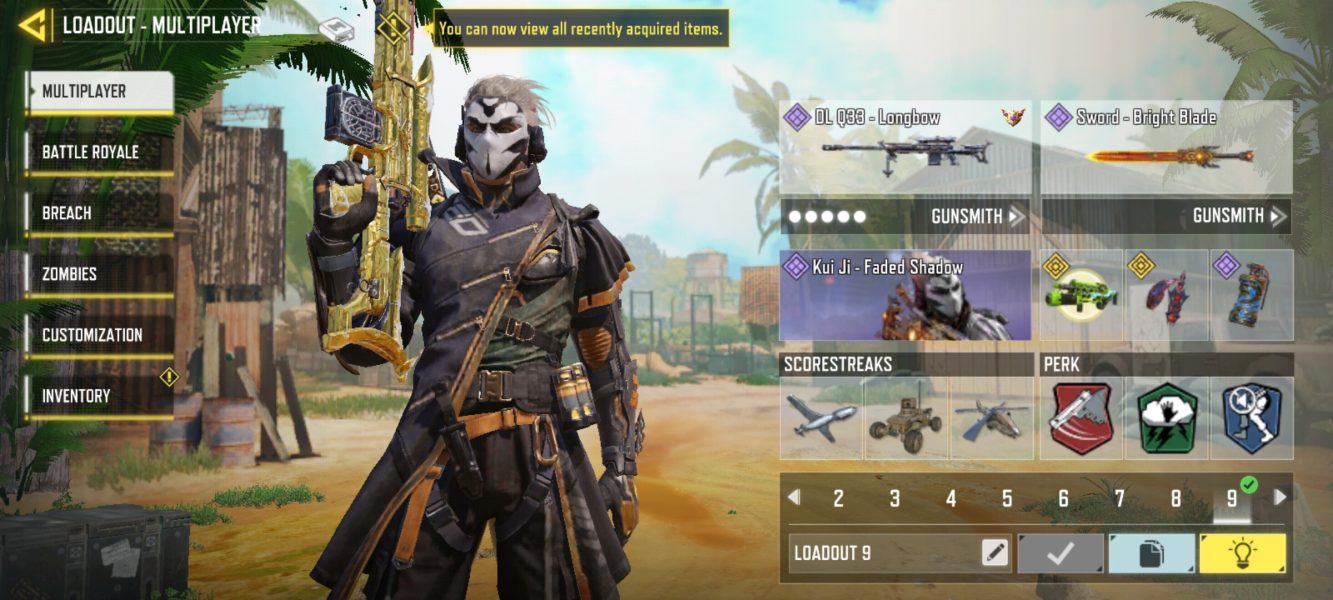Choose the red shield perk slot
This screenshot has width=1333, height=600.
click(x=1081, y=418)
